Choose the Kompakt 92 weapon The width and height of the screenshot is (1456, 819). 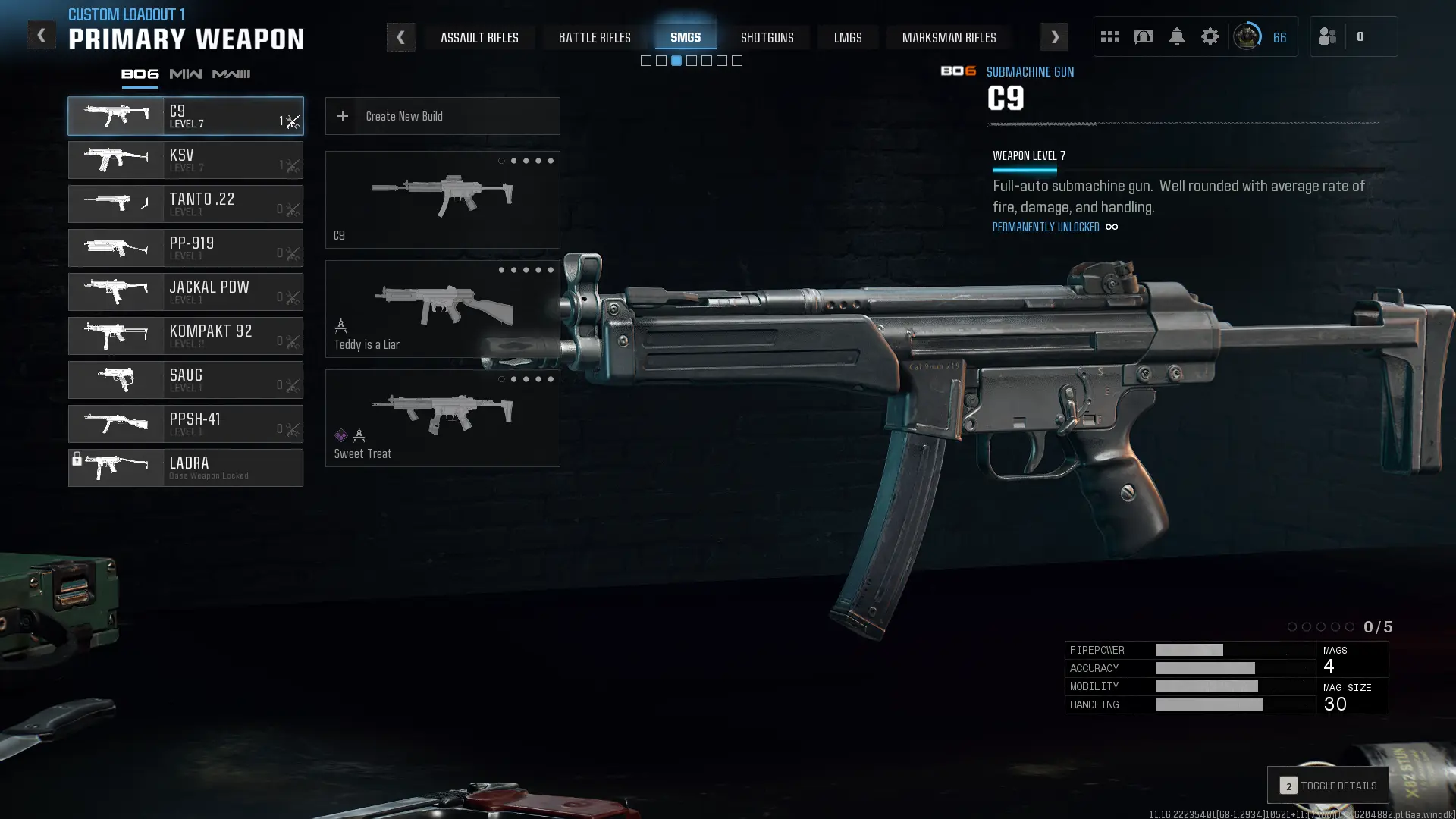186,336
